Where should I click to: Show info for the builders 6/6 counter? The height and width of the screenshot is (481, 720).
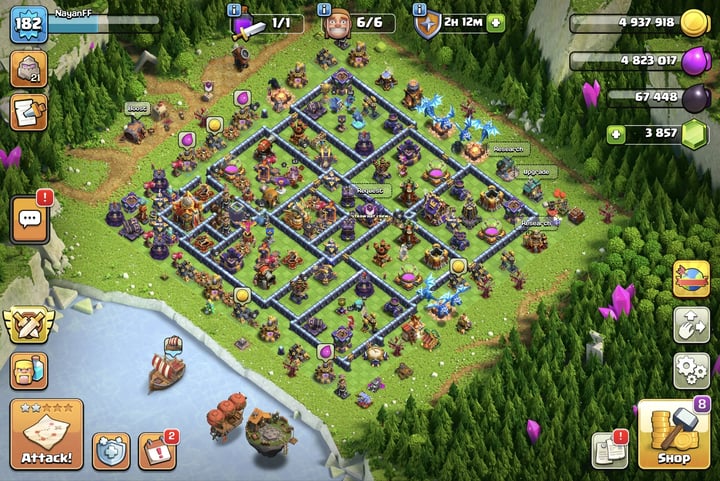coord(324,9)
